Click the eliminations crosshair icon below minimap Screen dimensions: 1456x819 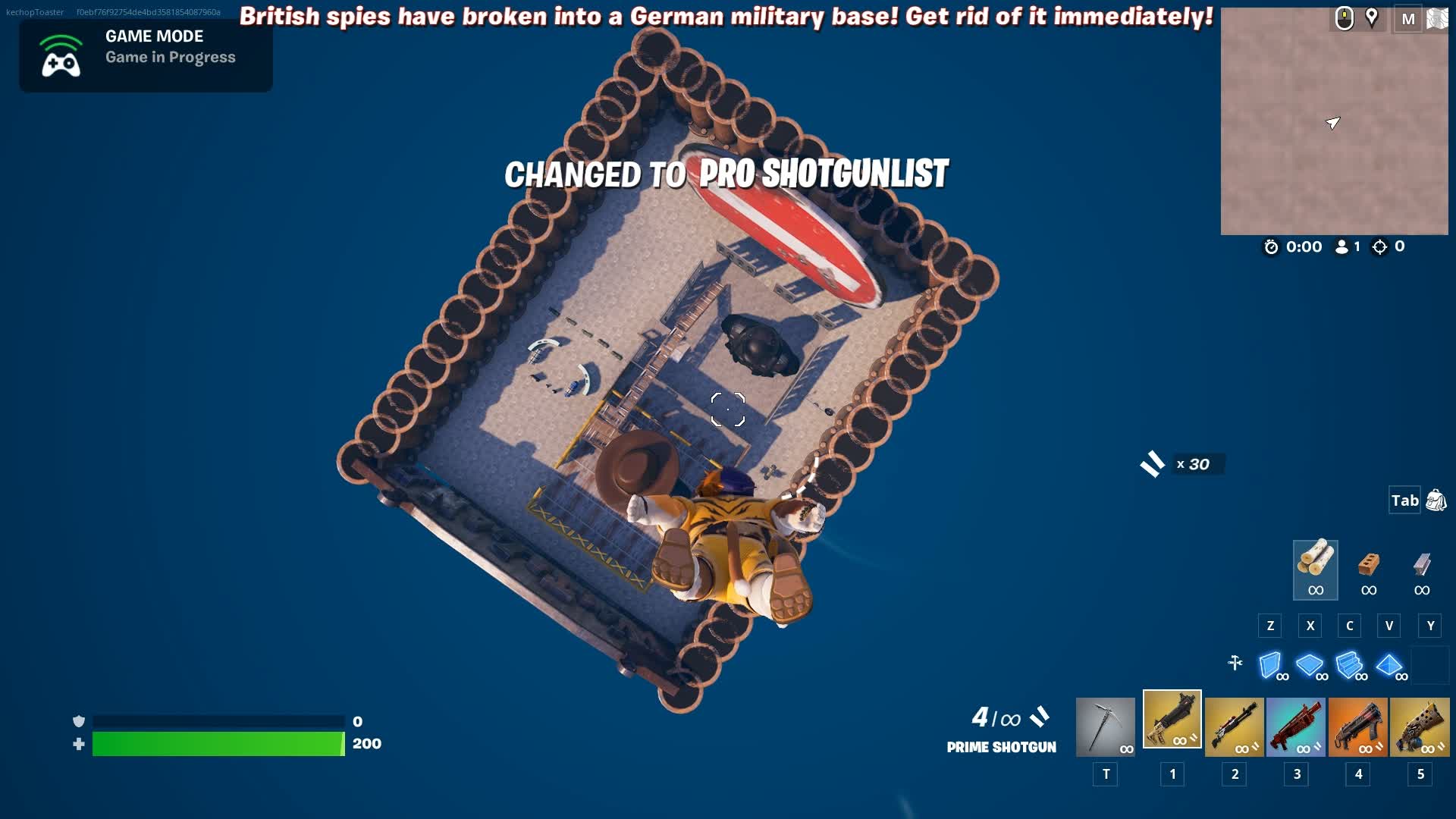pos(1379,246)
